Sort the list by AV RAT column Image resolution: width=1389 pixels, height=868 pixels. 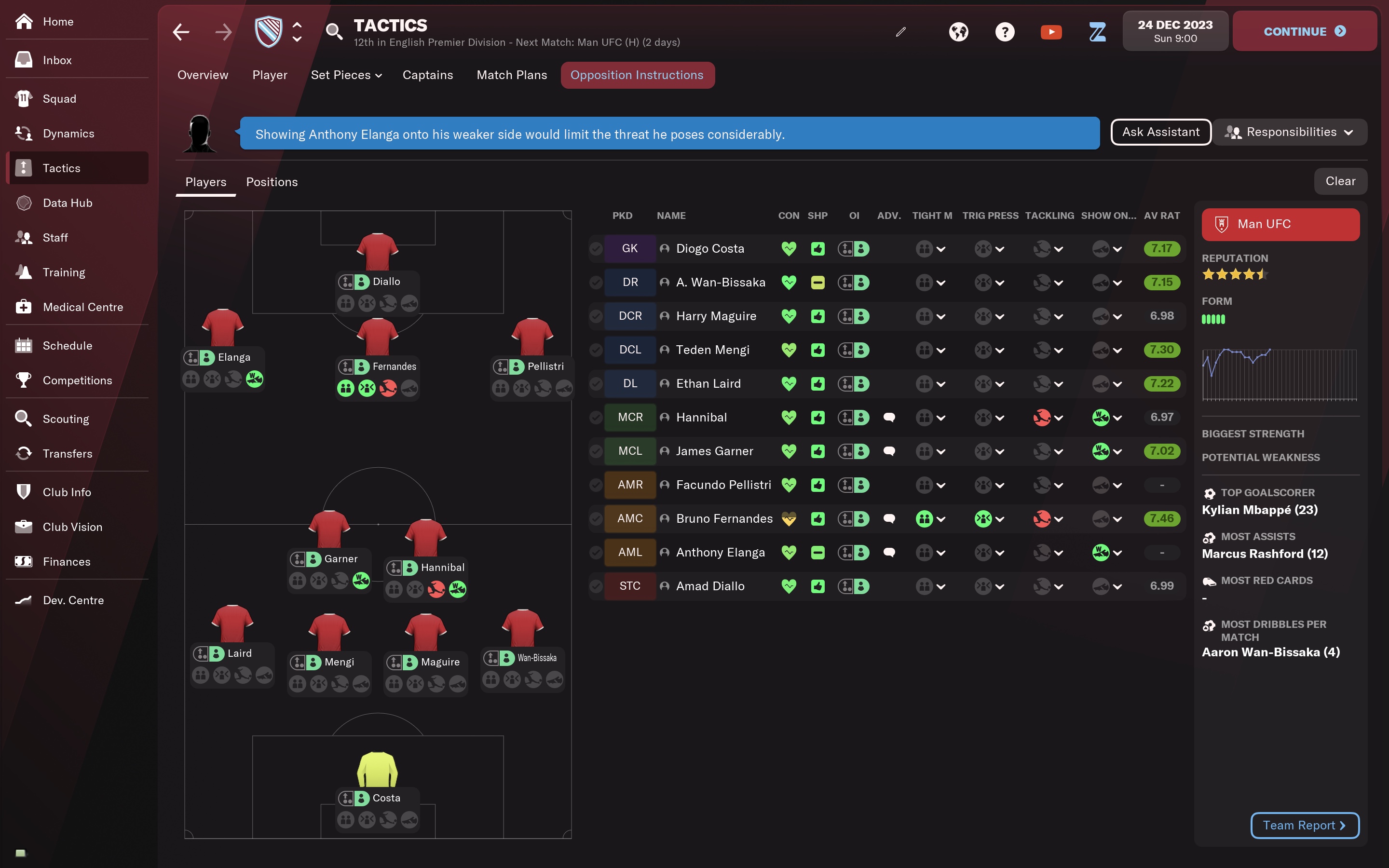[x=1161, y=216]
